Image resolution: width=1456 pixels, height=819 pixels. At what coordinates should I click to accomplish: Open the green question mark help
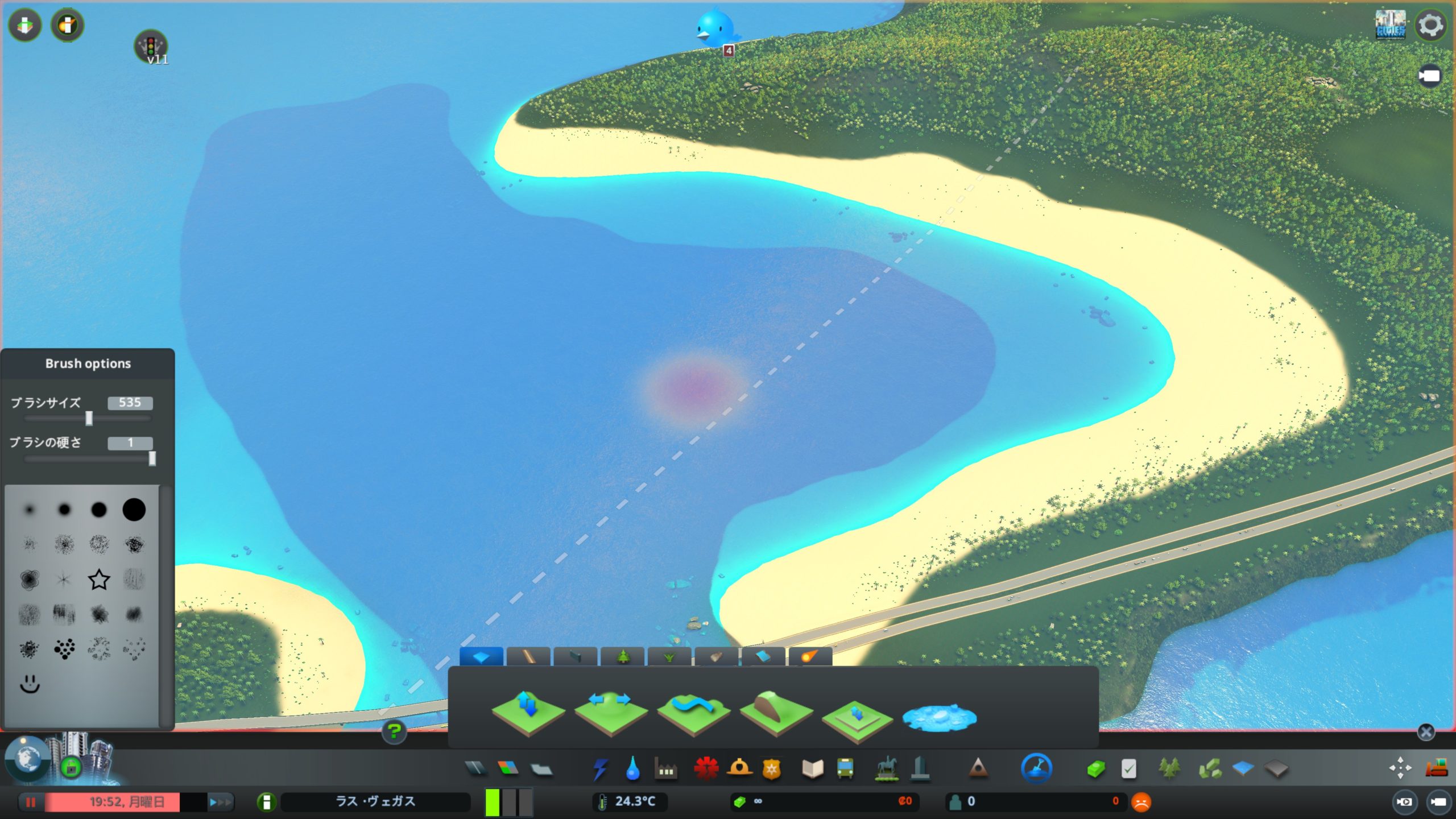tap(394, 731)
